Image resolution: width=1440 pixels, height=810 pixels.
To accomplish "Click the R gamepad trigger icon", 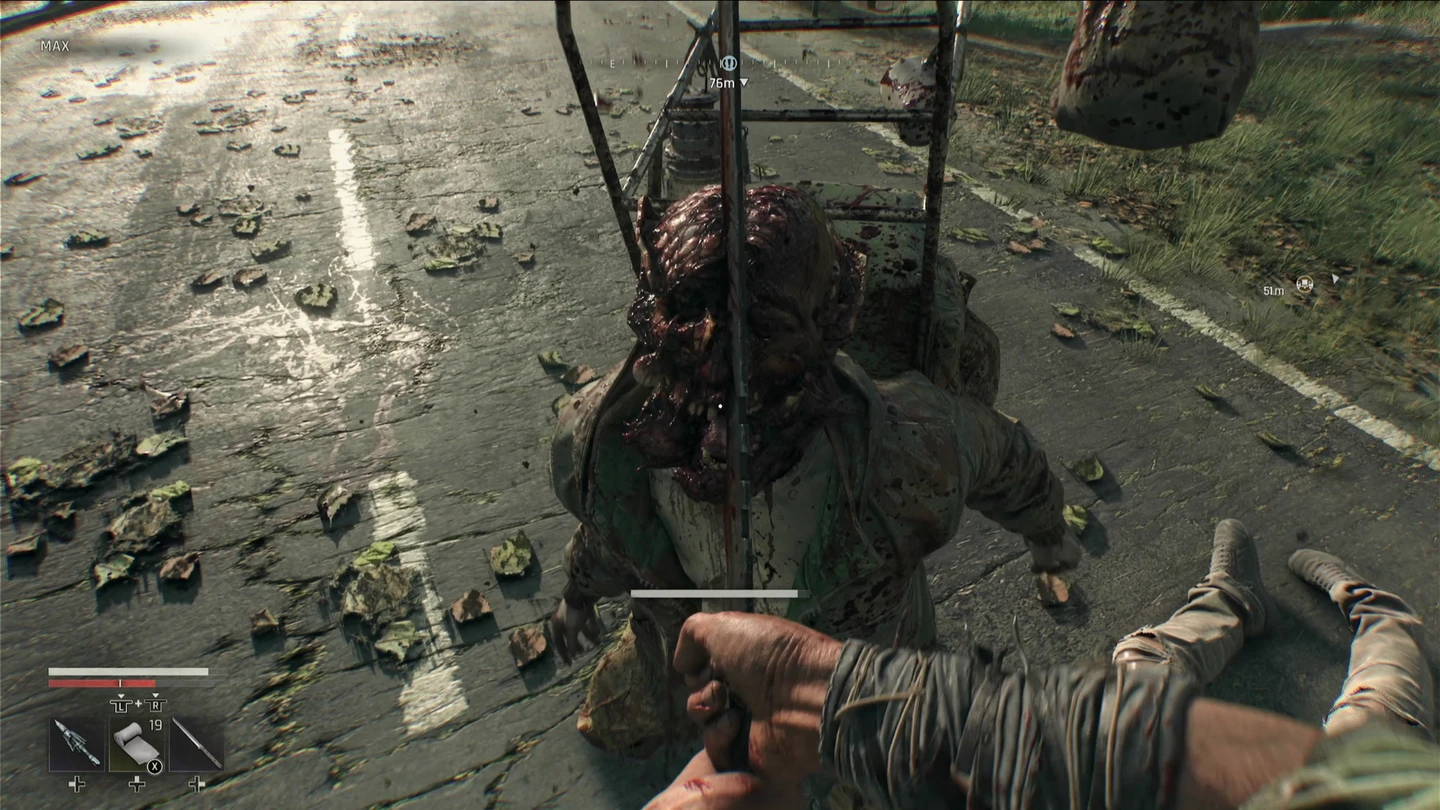I will (156, 706).
